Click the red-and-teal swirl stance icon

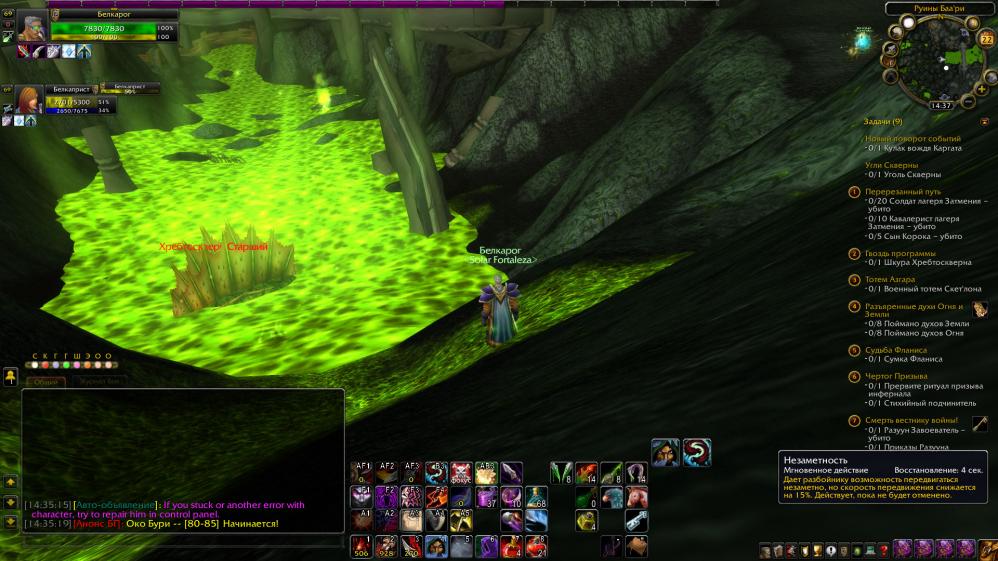tap(697, 453)
